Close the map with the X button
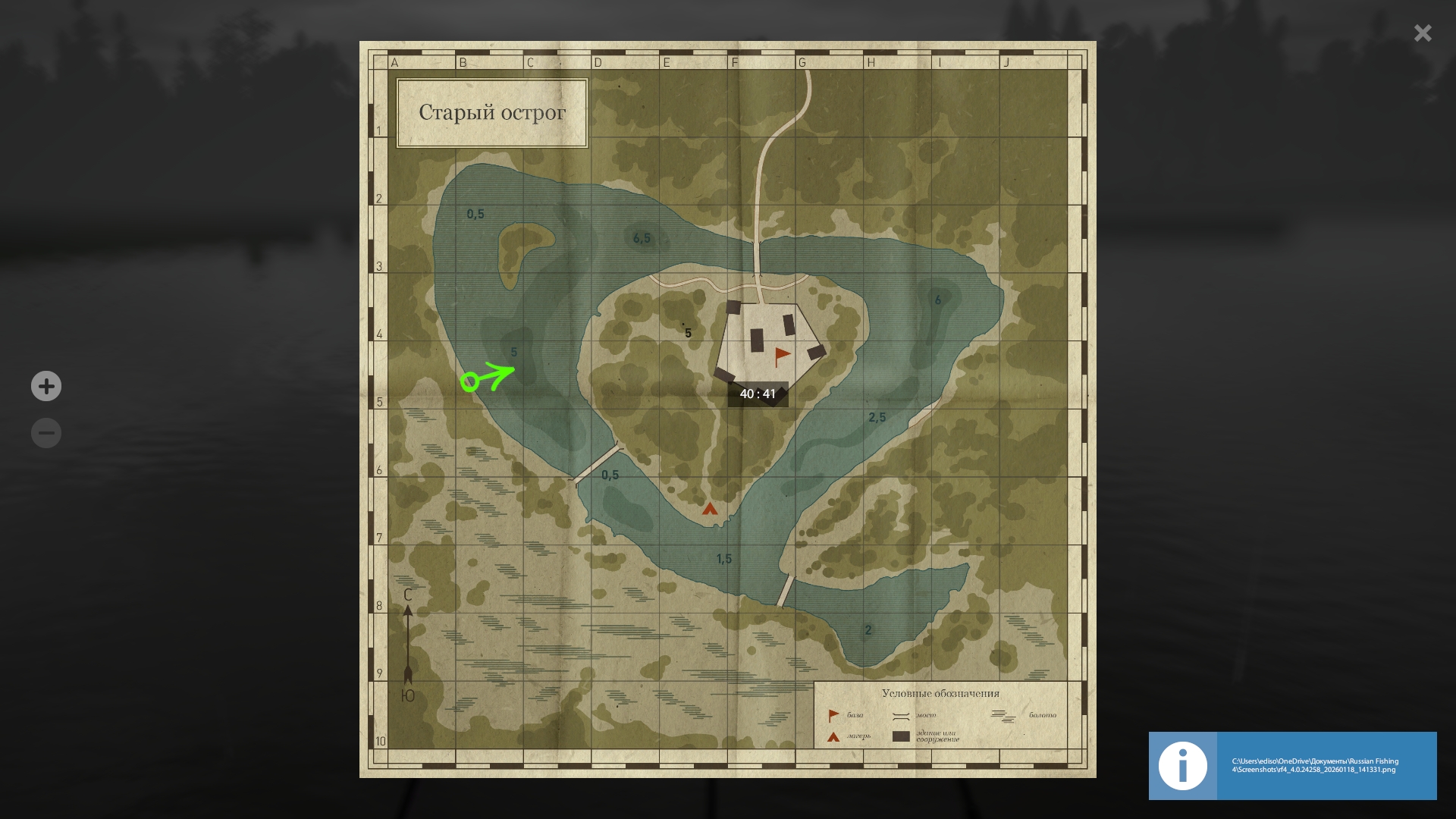This screenshot has width=1456, height=819. pyautogui.click(x=1422, y=33)
